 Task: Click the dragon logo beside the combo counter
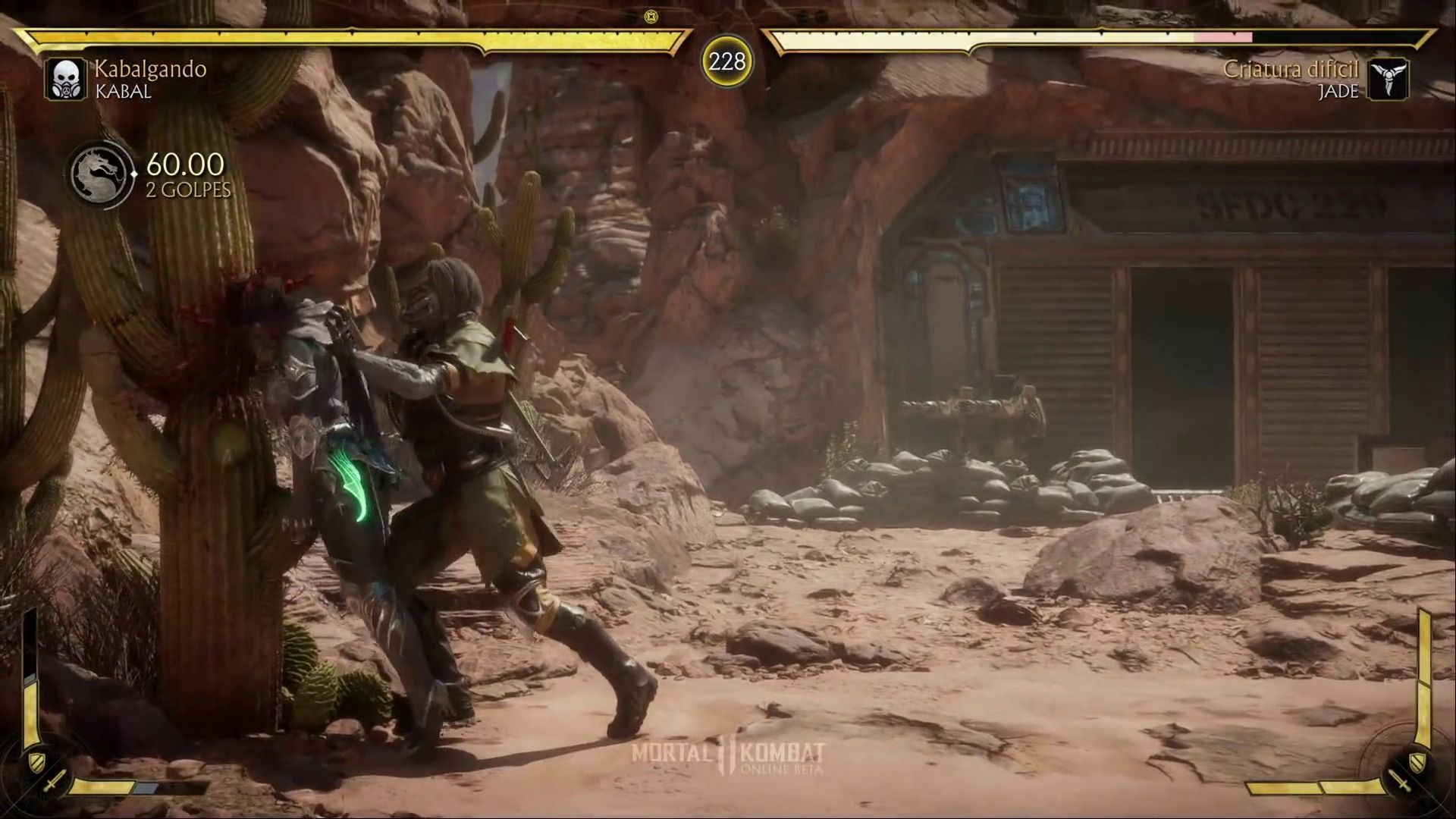[102, 175]
